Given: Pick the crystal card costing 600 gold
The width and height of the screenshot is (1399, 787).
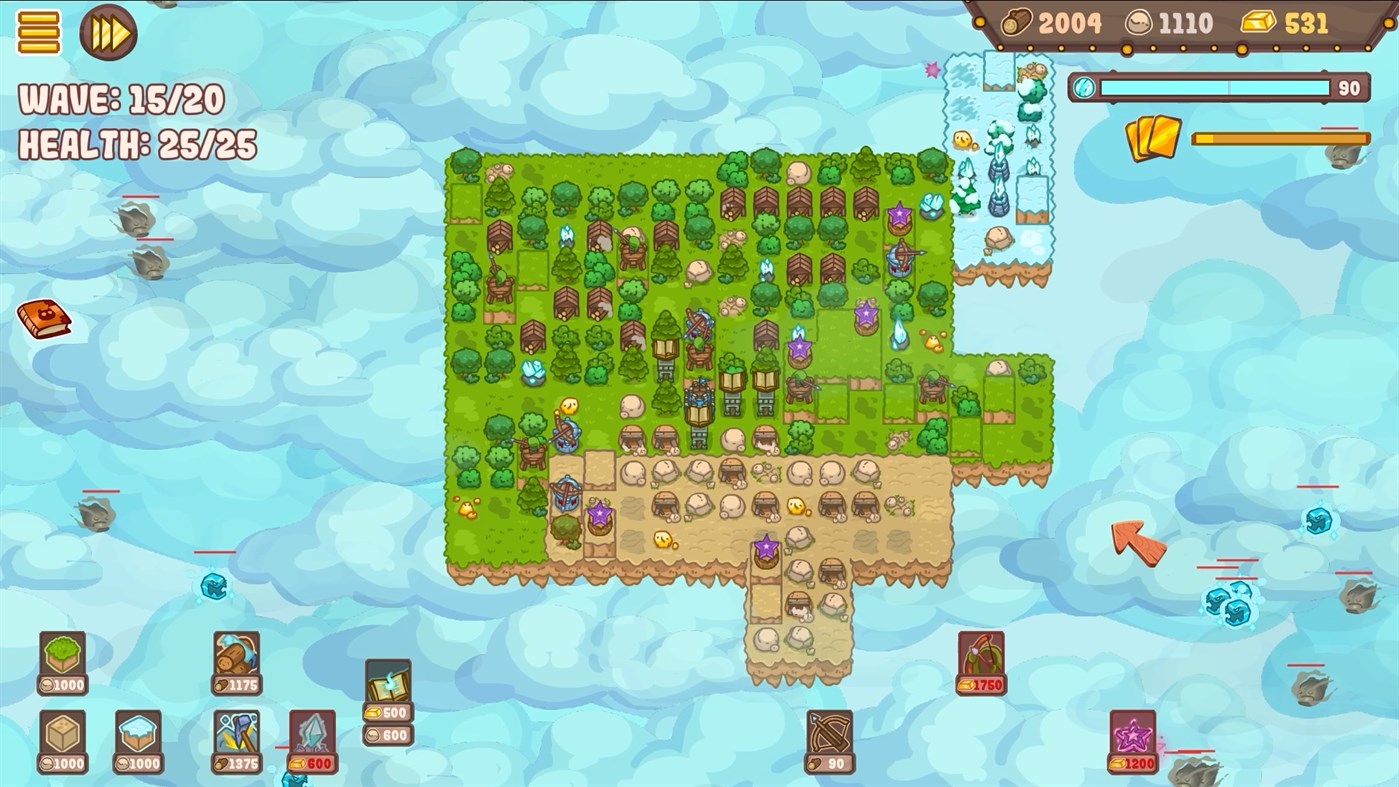Looking at the screenshot, I should click(x=310, y=740).
